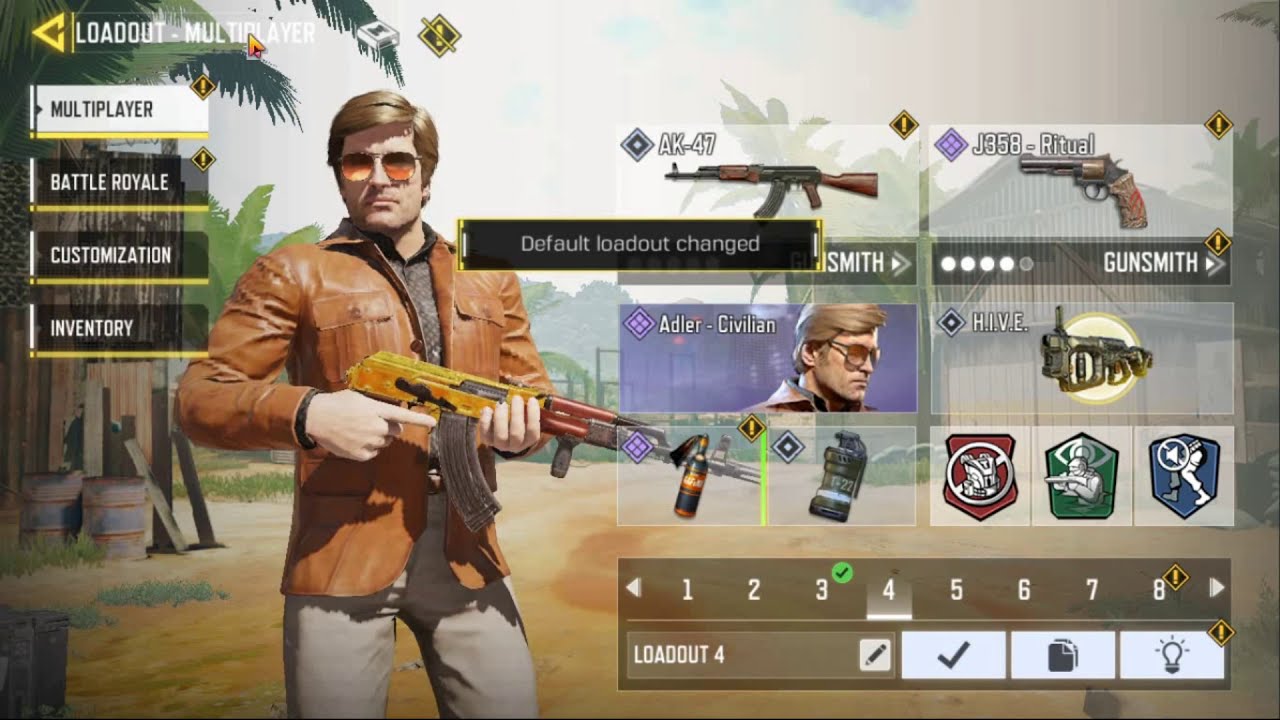
Task: Select the concussion tactical grenade slot
Action: click(x=847, y=478)
